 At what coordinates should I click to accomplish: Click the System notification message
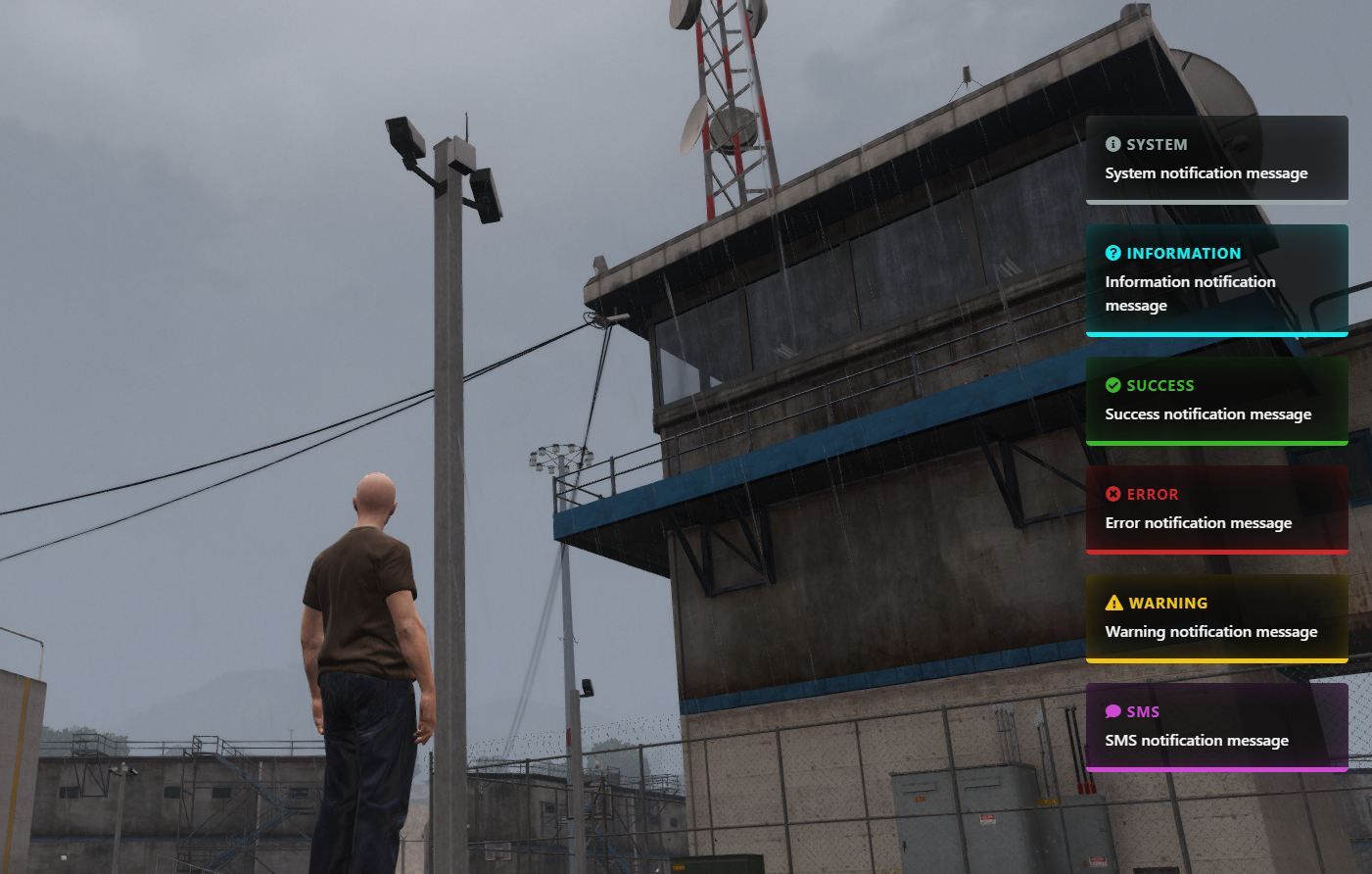pyautogui.click(x=1216, y=160)
